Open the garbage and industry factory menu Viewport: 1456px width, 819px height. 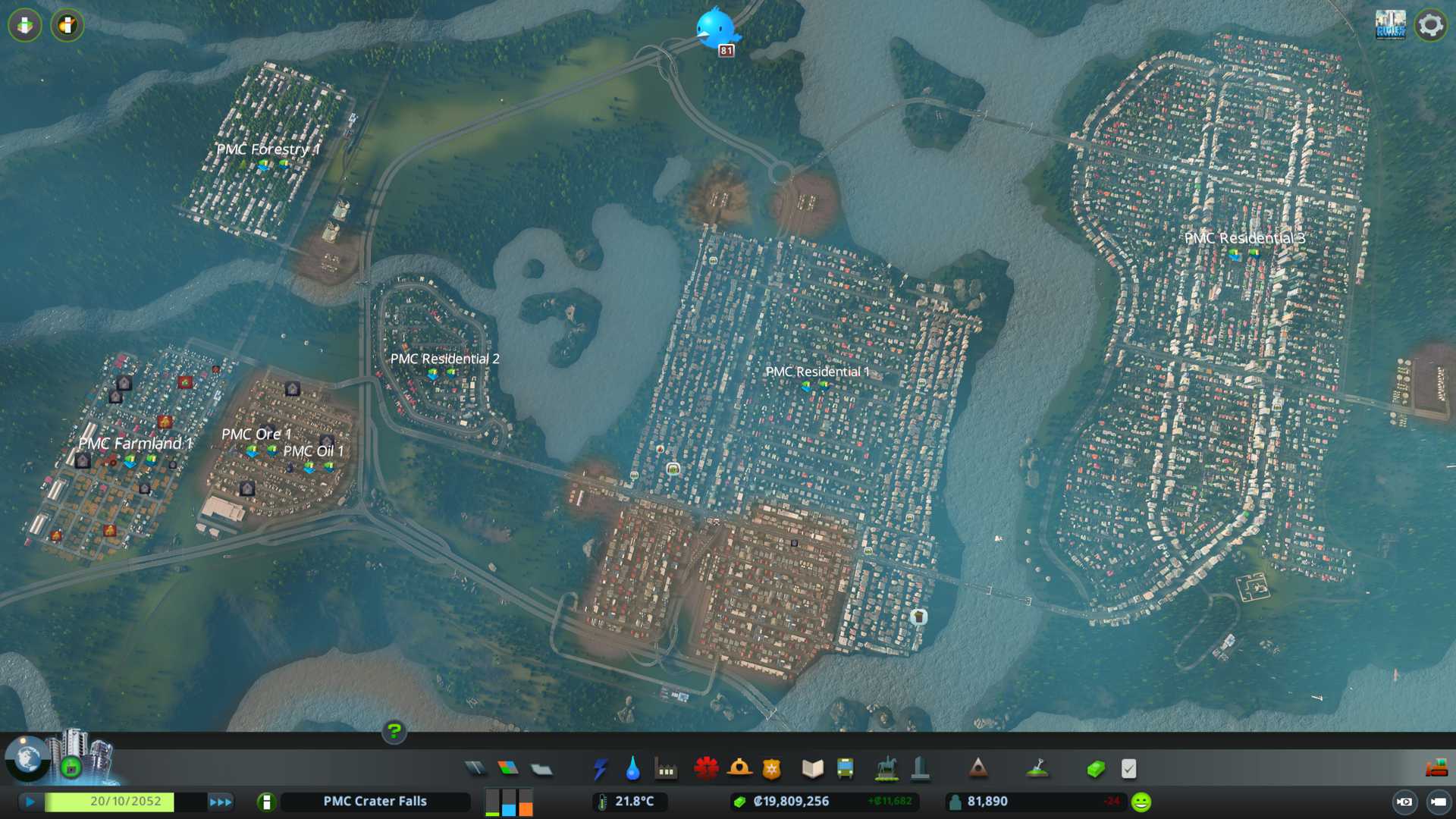click(666, 769)
